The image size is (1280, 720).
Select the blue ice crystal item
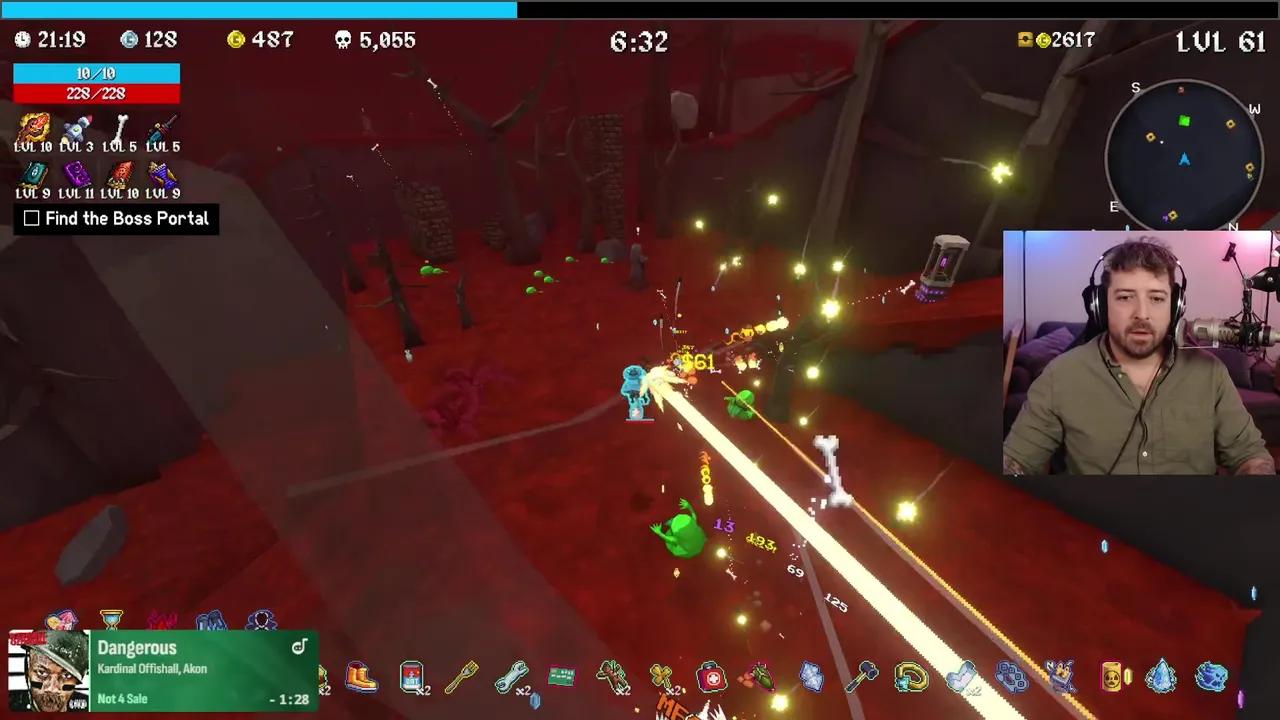coord(1161,677)
